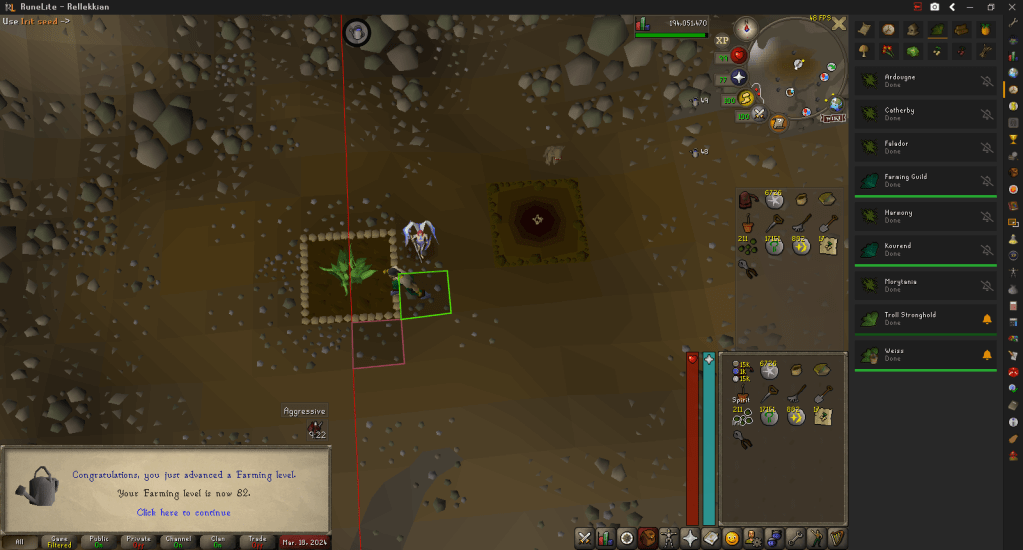Toggle the Public chat tab
Image resolution: width=1023 pixels, height=550 pixels.
[99, 541]
